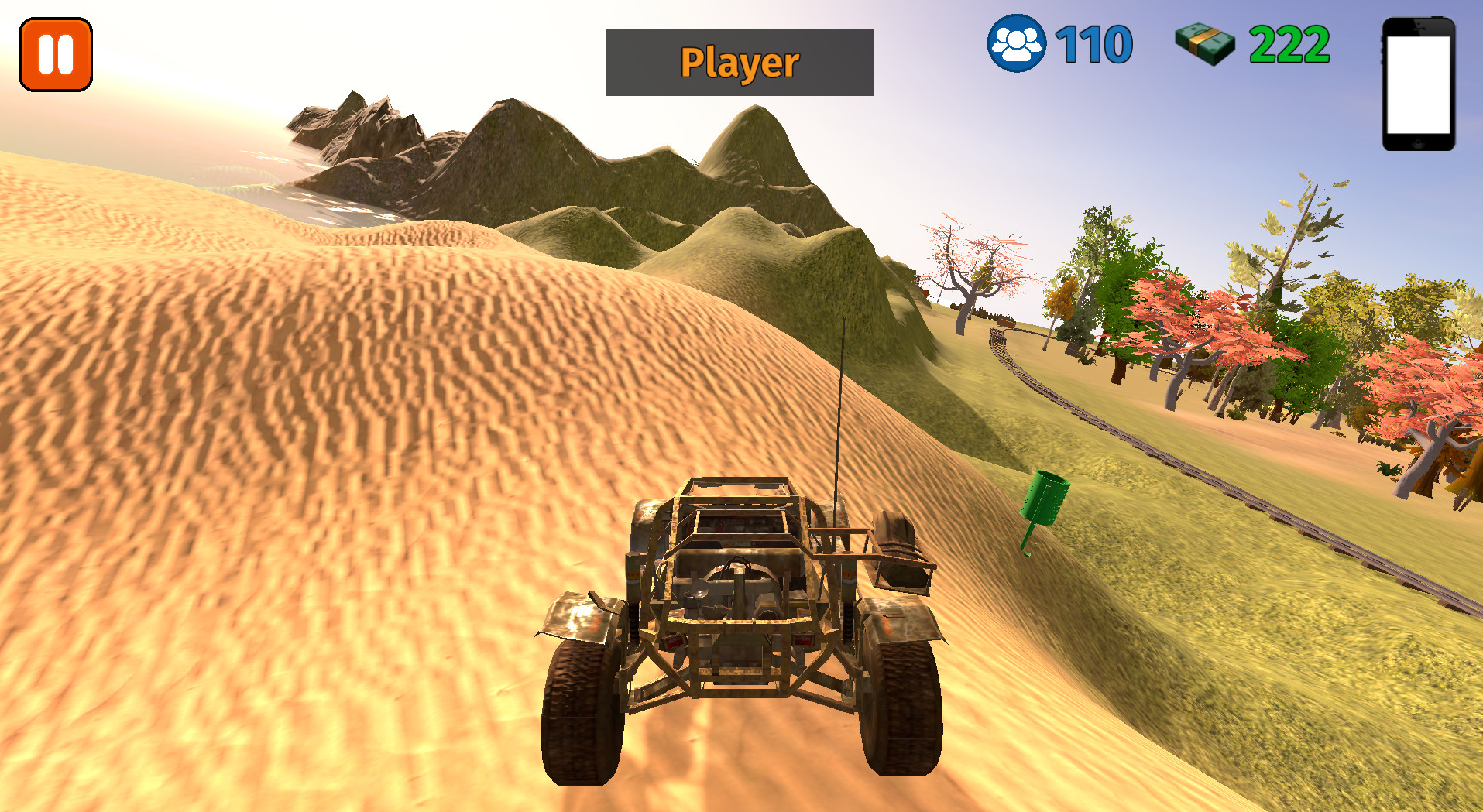Tap the dark Player header bar
This screenshot has width=1483, height=812.
738,62
